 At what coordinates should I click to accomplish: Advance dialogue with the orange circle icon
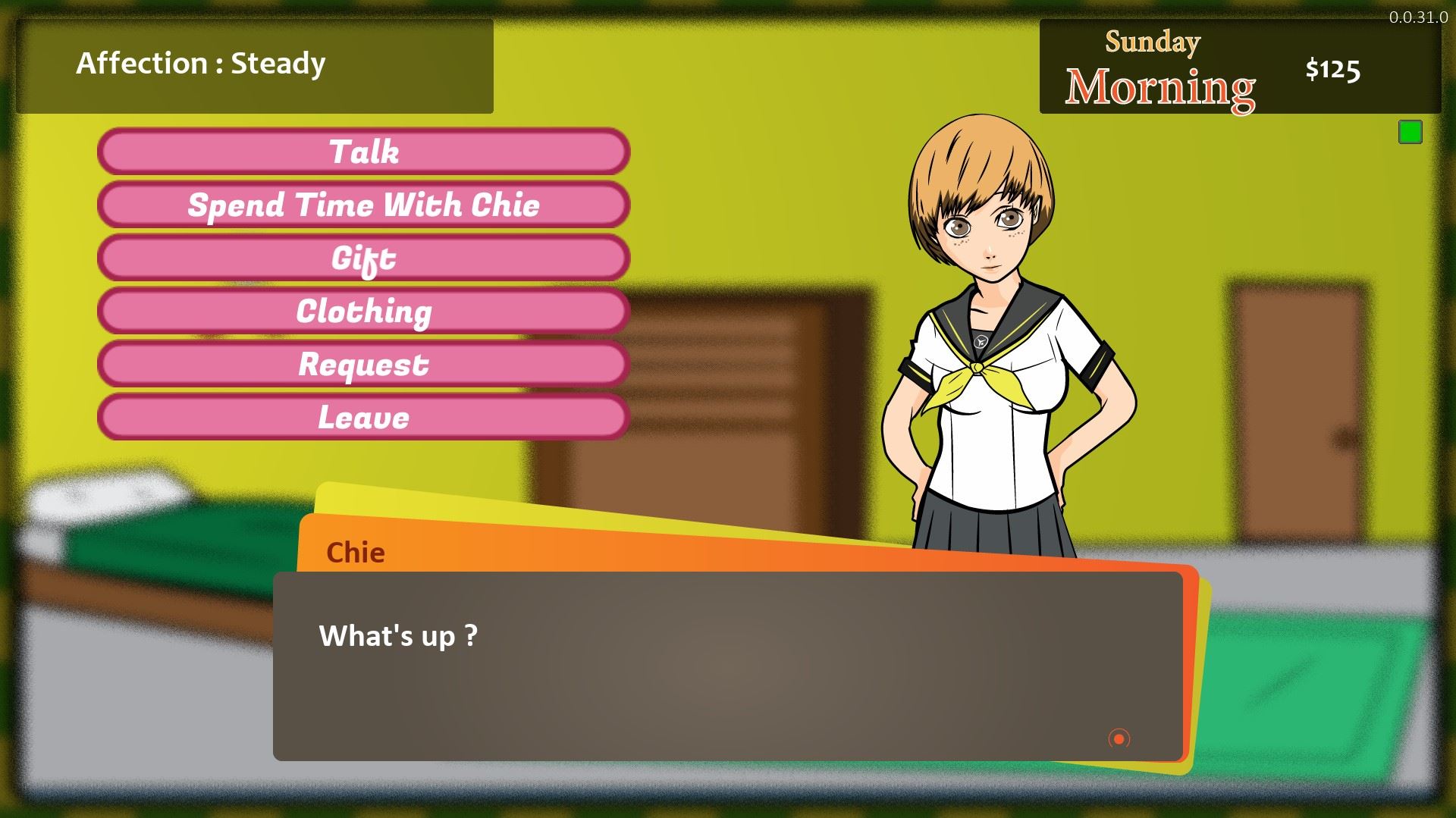(x=1119, y=738)
